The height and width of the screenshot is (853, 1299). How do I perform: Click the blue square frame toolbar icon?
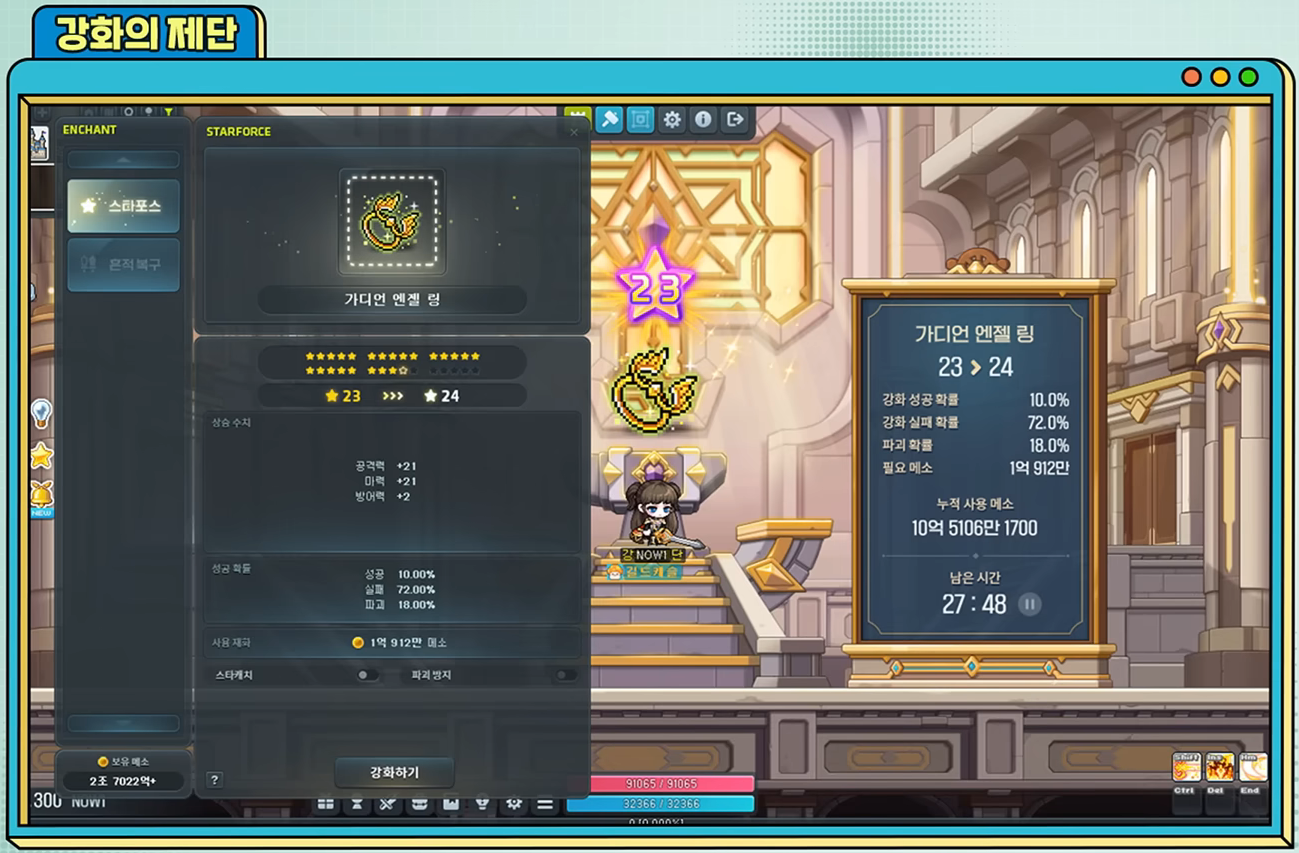(640, 120)
